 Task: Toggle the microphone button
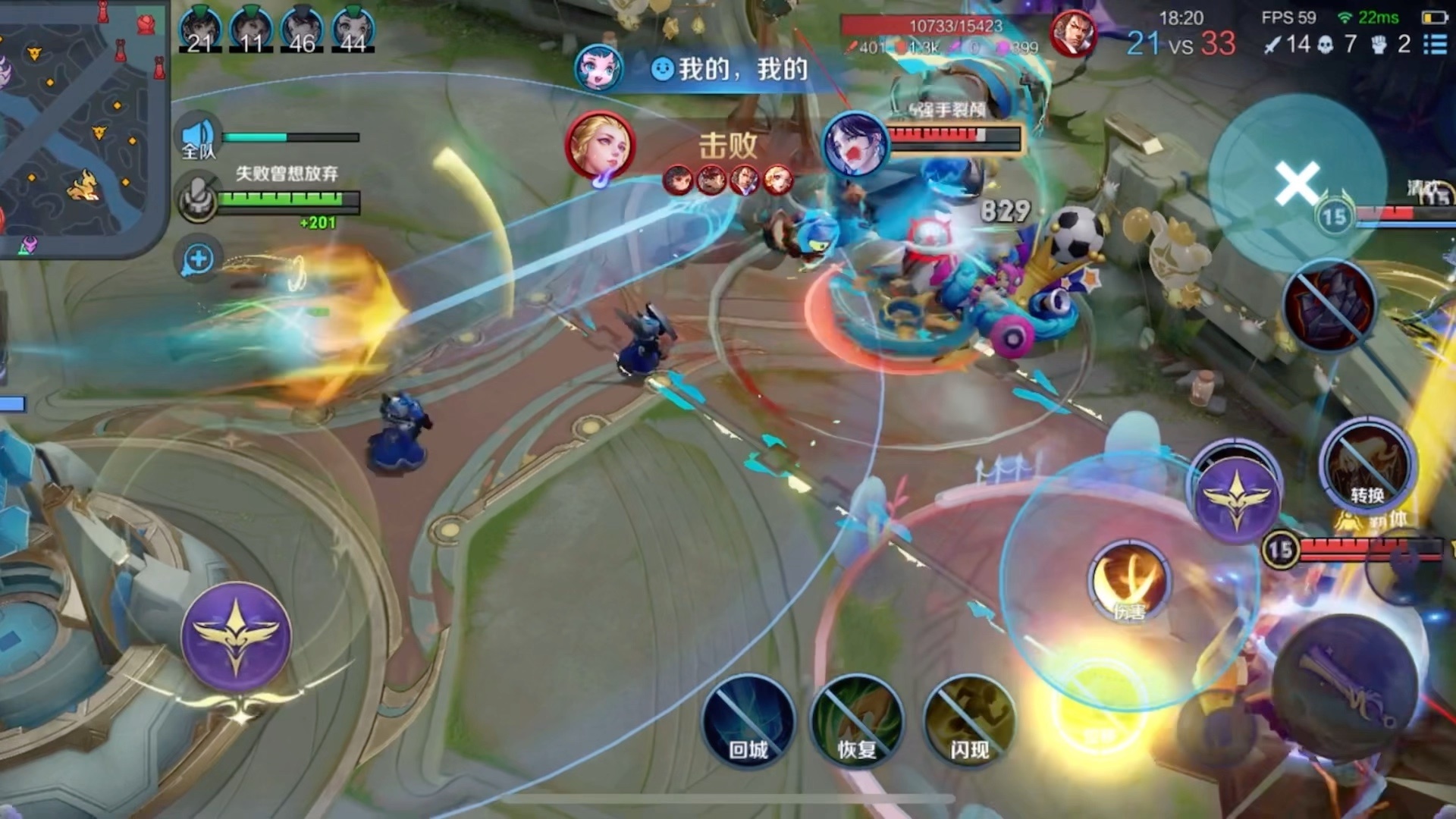coord(198,199)
